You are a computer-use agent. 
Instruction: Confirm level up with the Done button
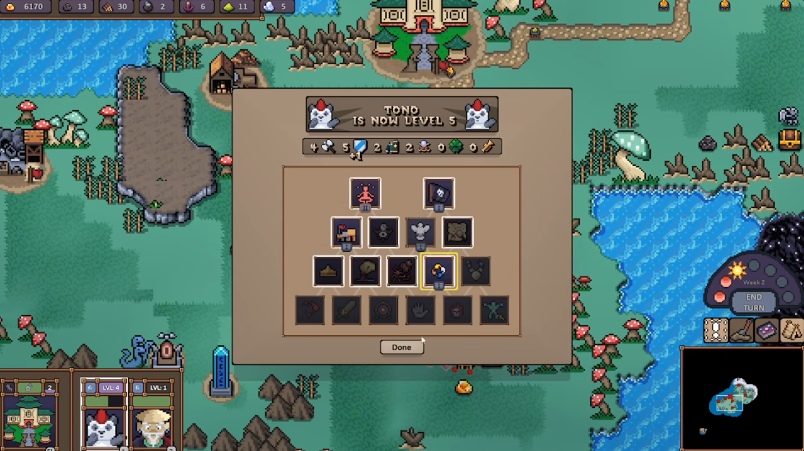[401, 347]
